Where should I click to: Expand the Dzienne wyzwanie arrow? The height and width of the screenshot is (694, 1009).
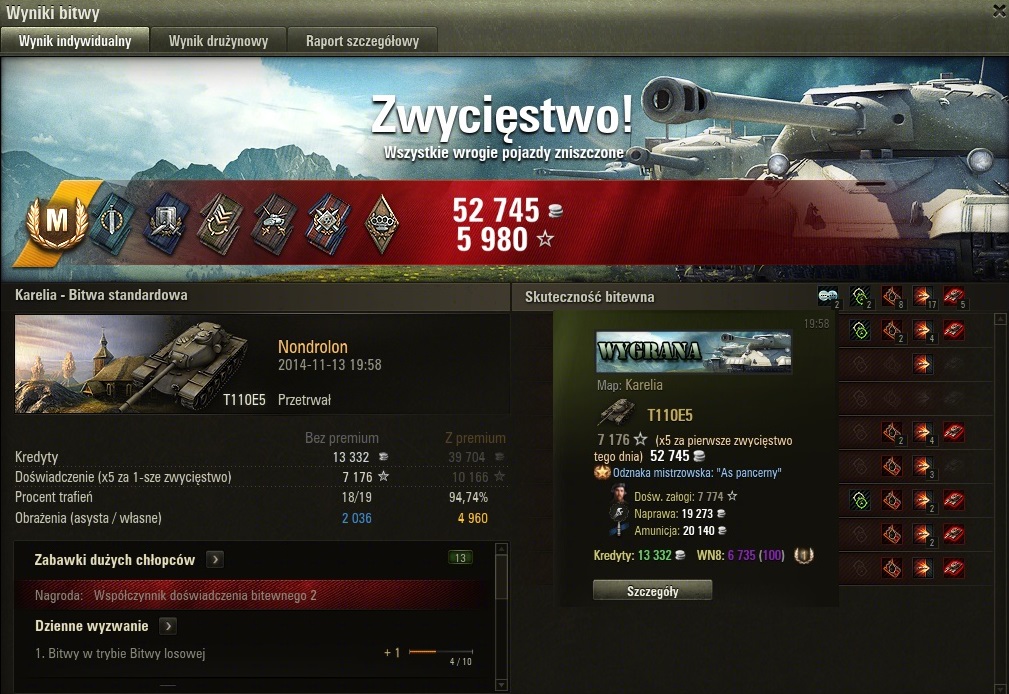coord(168,626)
